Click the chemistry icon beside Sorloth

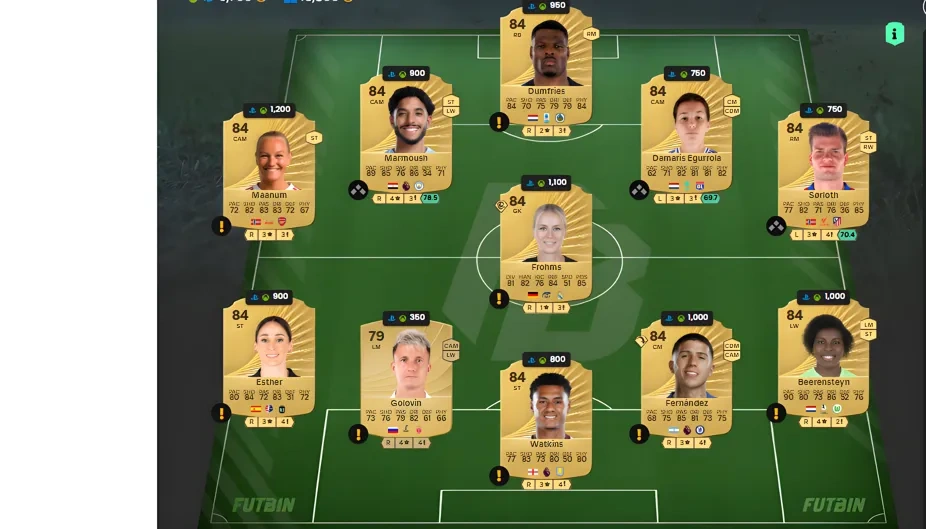click(776, 226)
